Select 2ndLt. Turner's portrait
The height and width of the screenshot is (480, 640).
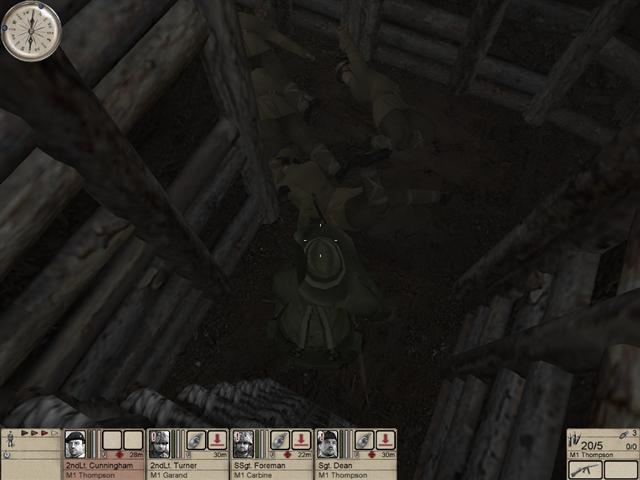[x=159, y=443]
